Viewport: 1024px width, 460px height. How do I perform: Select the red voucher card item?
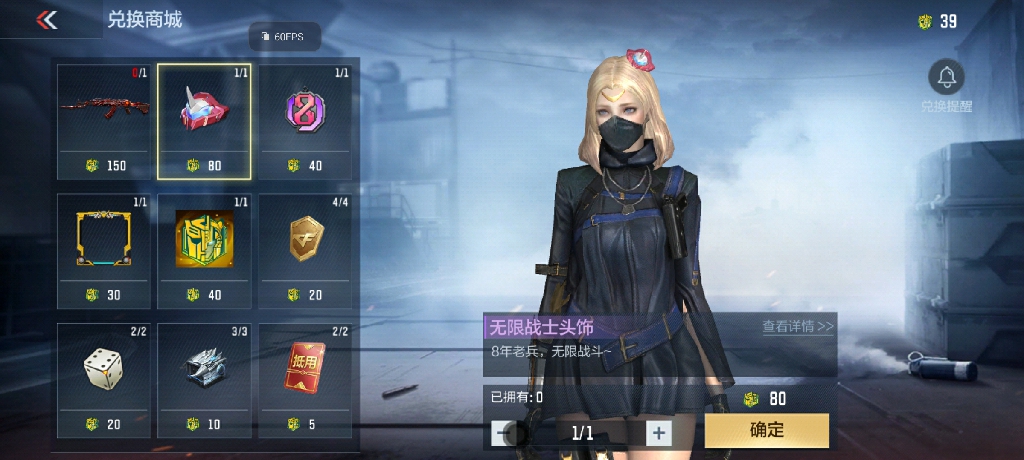point(305,370)
